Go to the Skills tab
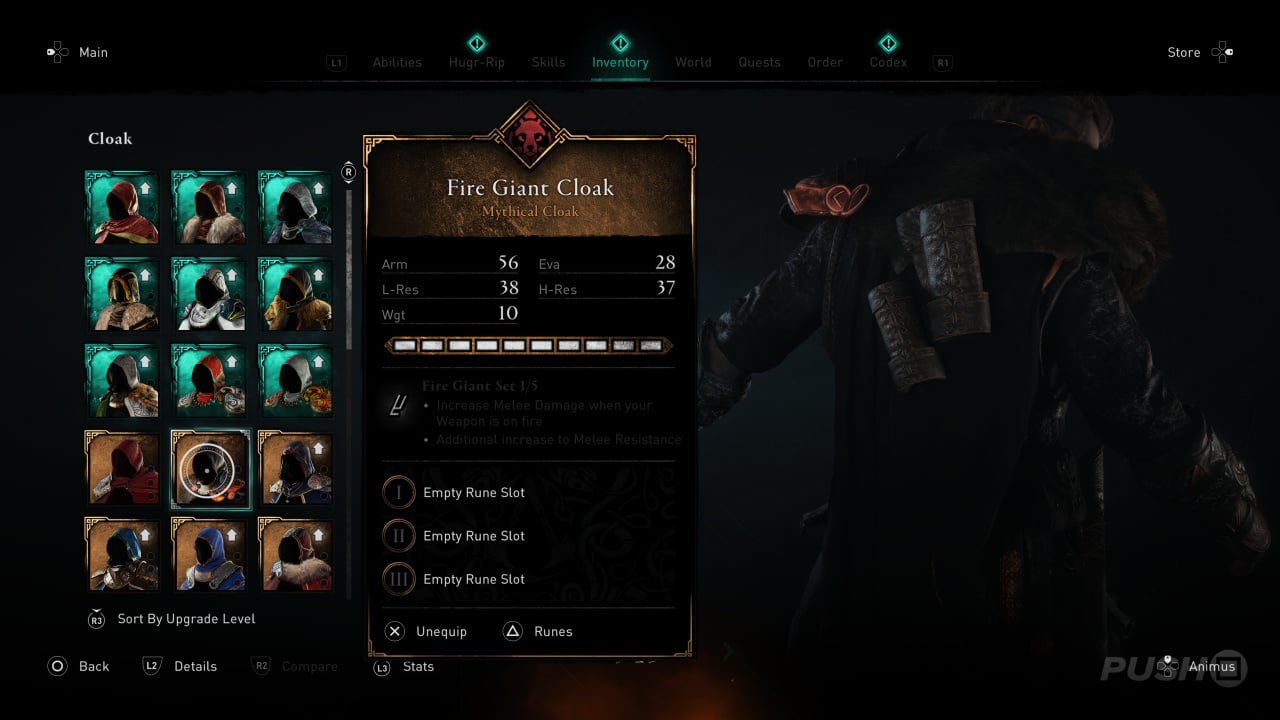The height and width of the screenshot is (720, 1280). 548,62
